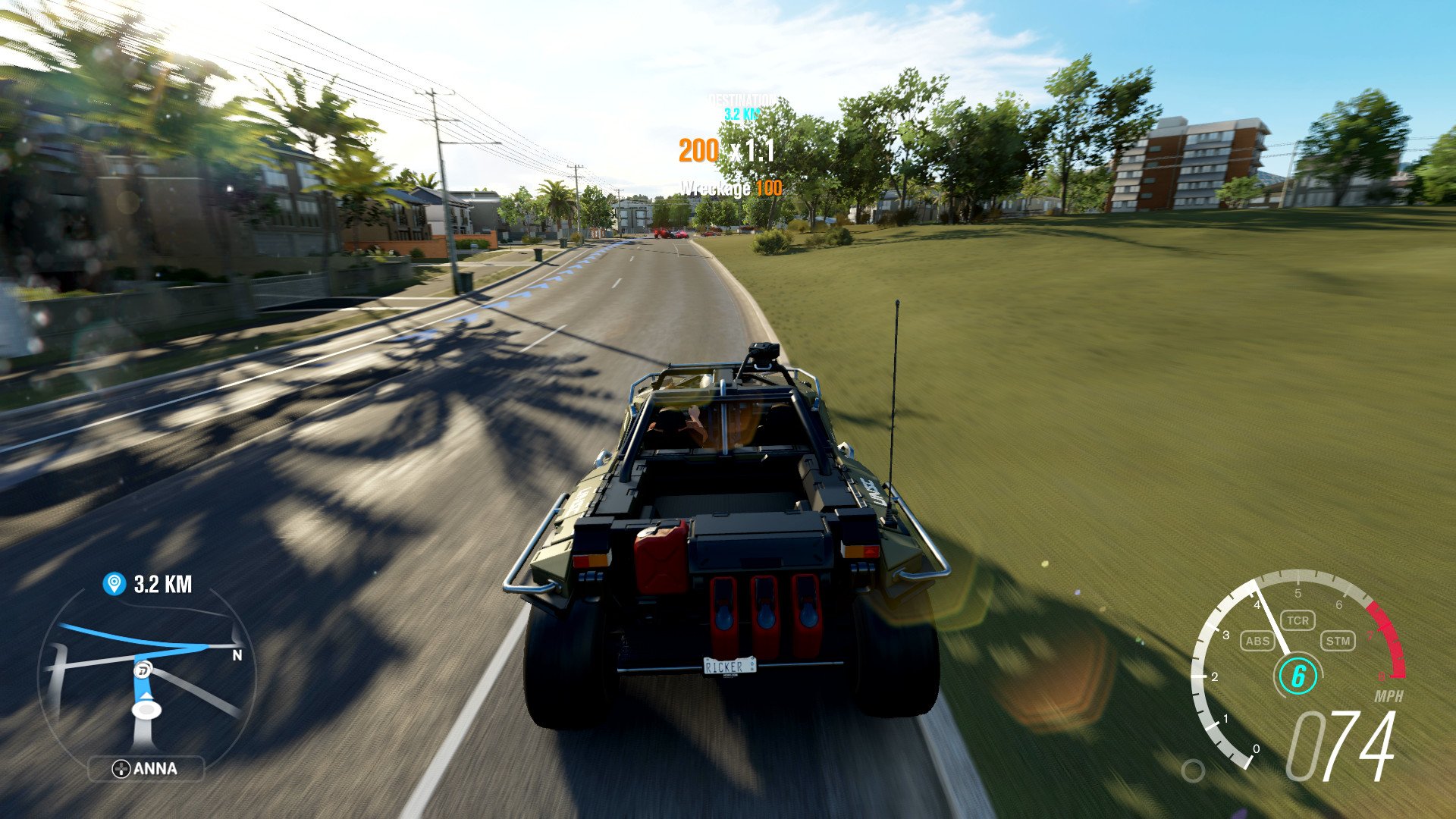Select the blue destination pin icon
Image resolution: width=1456 pixels, height=819 pixels.
(x=114, y=584)
